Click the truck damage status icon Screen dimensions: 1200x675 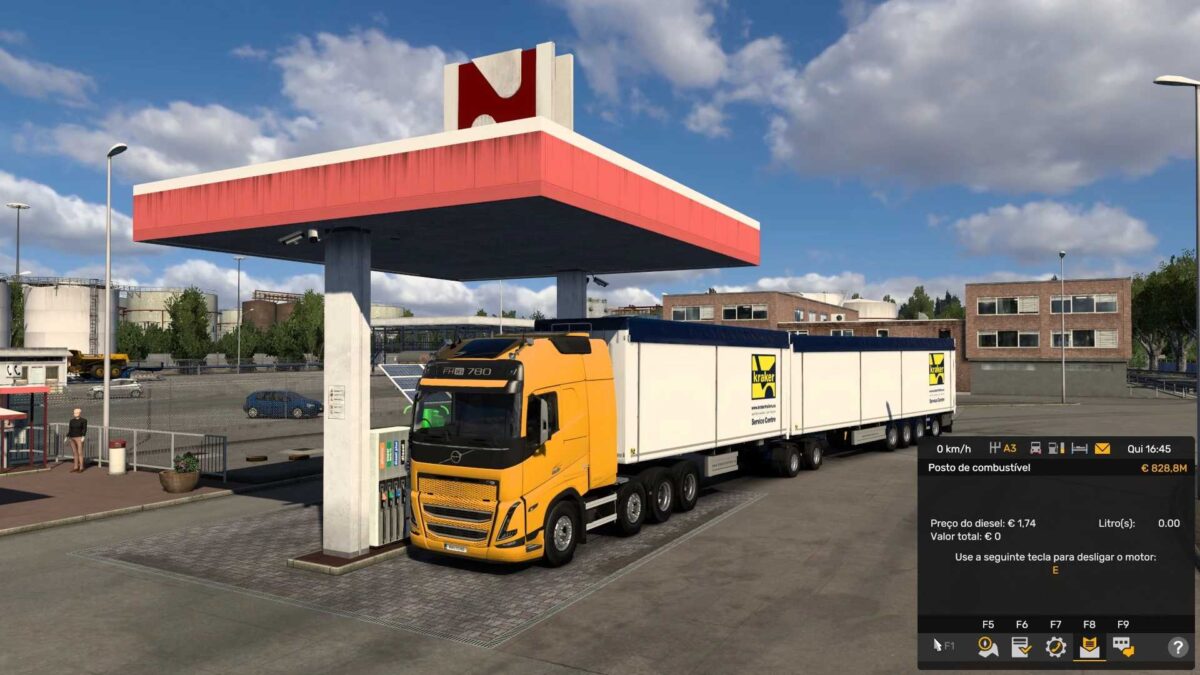tap(1035, 448)
